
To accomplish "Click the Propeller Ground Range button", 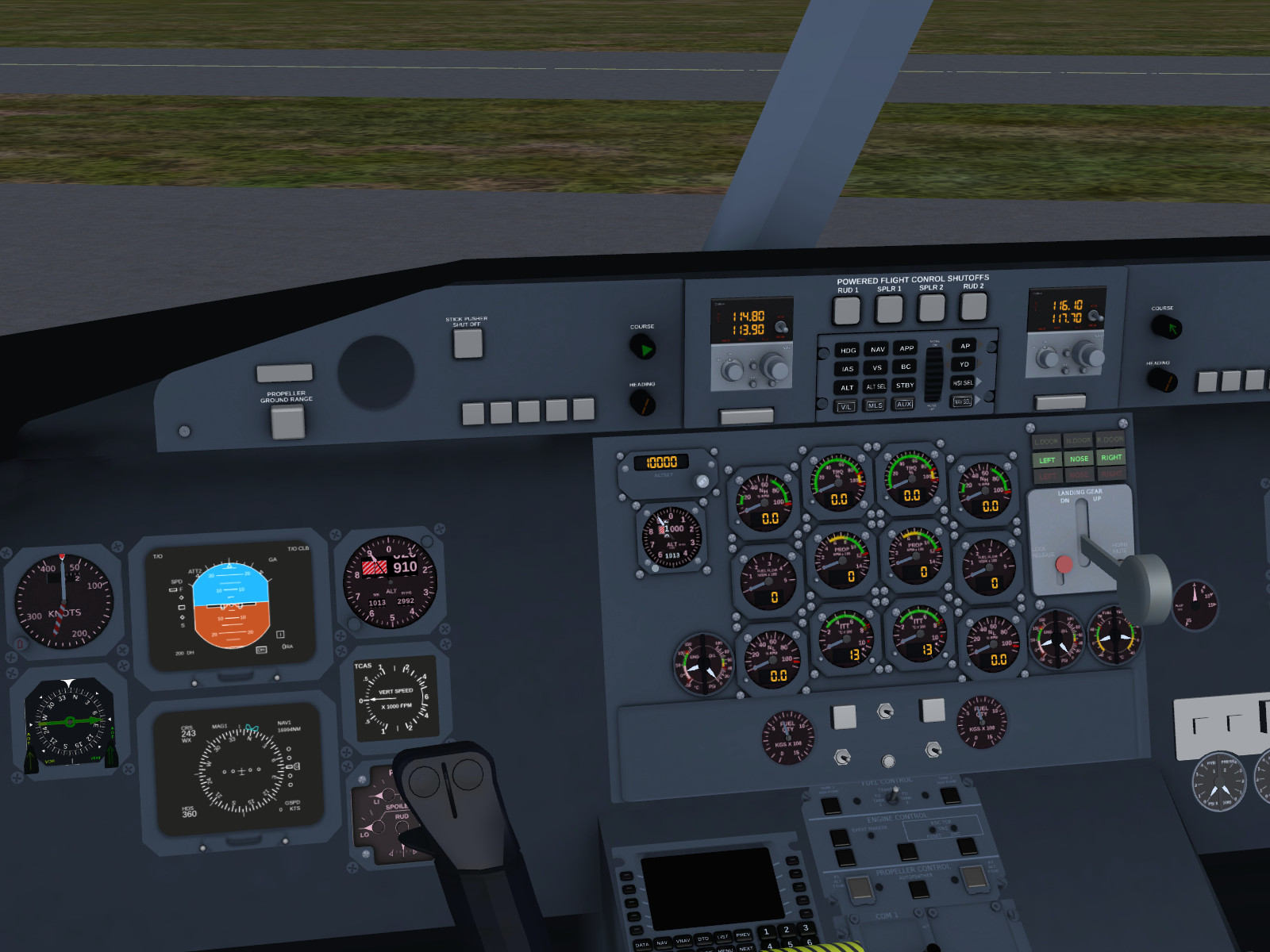I will [x=287, y=421].
